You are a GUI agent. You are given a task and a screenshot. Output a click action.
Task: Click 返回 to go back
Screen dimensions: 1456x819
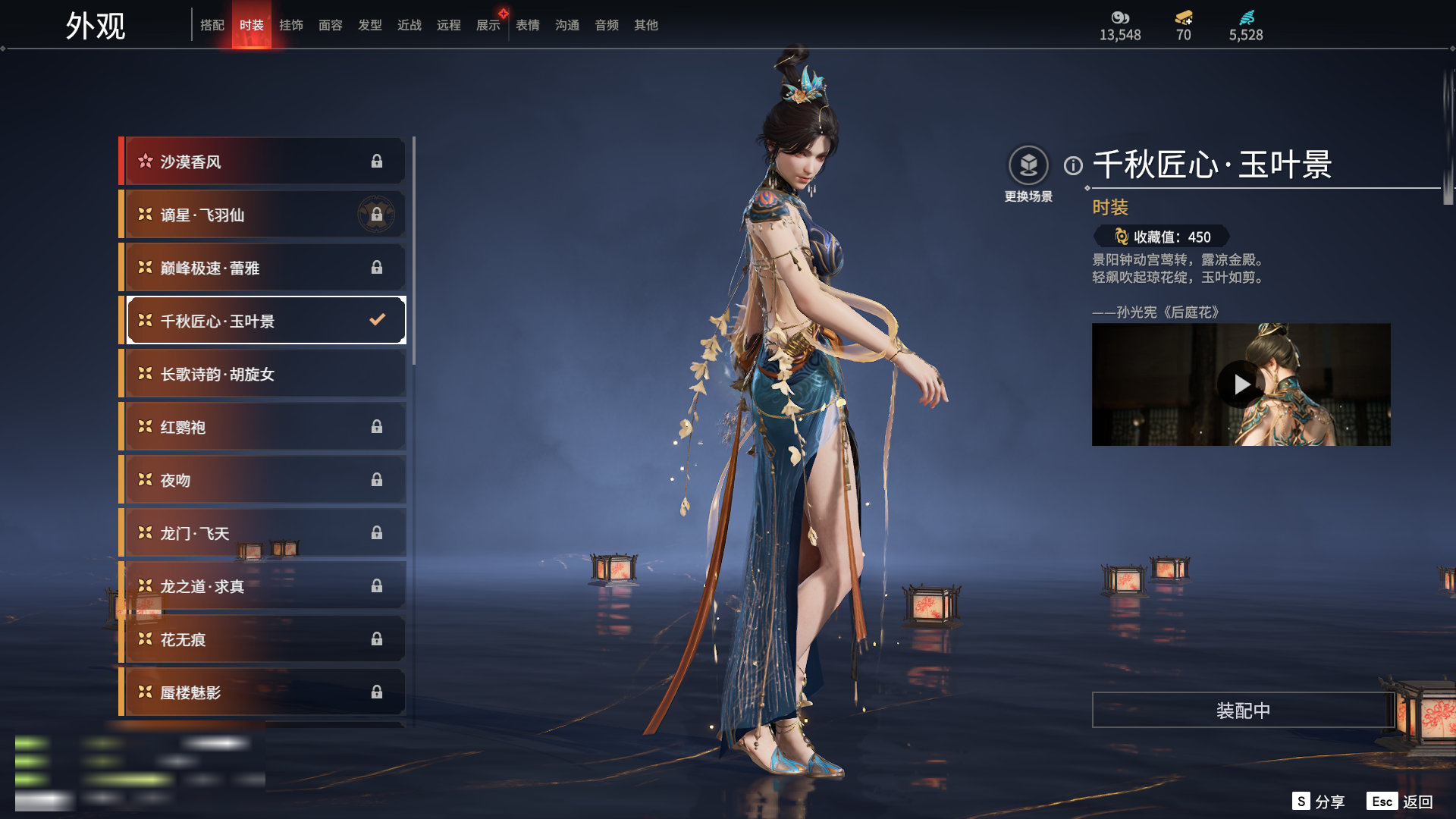pos(1400,801)
